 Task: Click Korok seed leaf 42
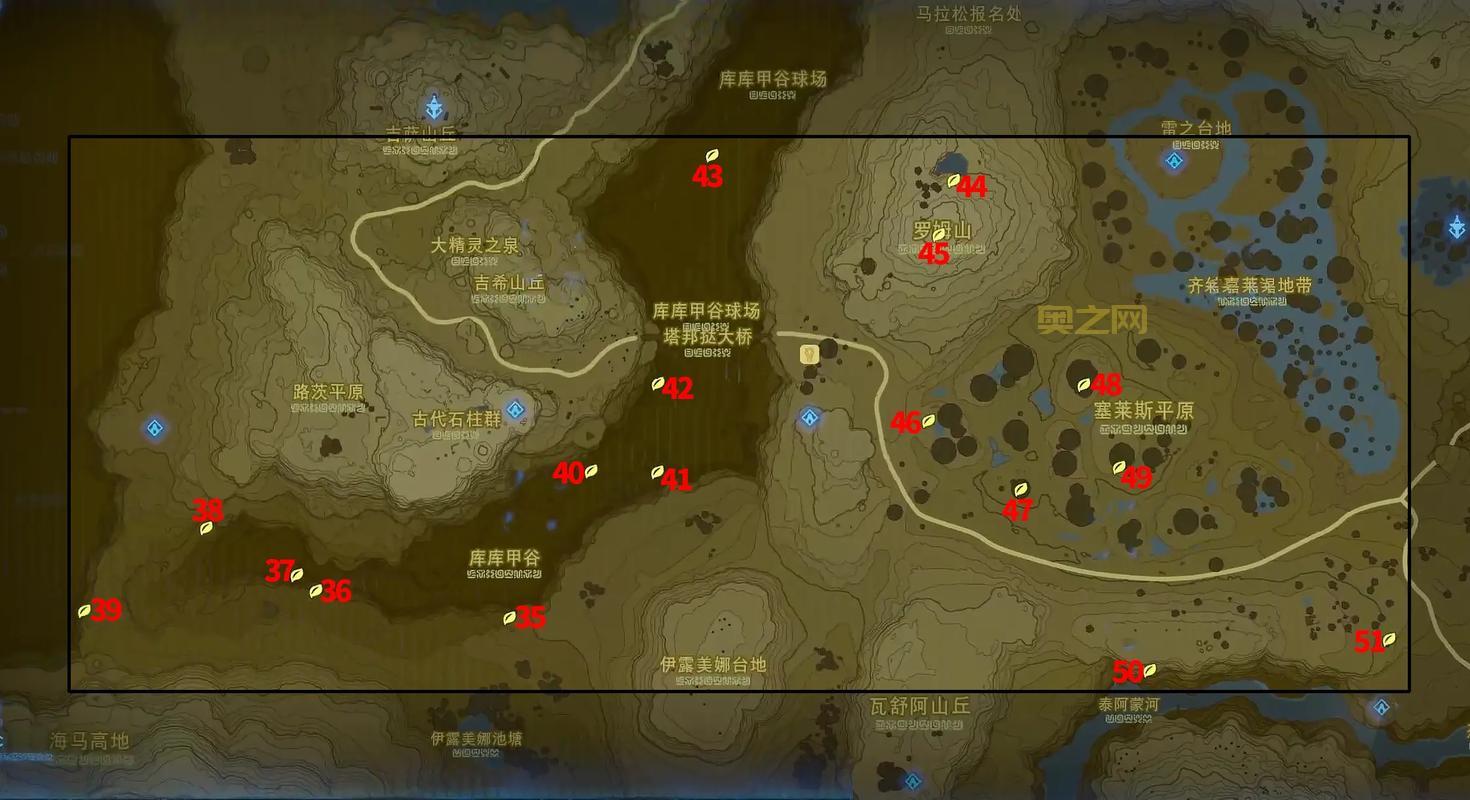(658, 382)
